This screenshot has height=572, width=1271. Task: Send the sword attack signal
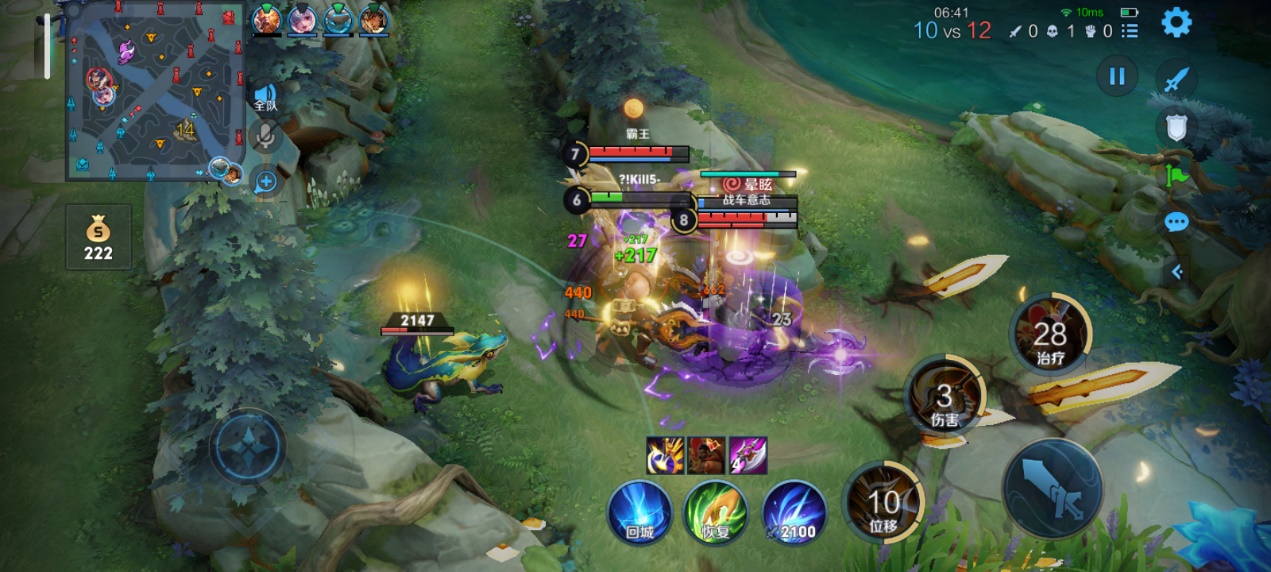[1177, 79]
